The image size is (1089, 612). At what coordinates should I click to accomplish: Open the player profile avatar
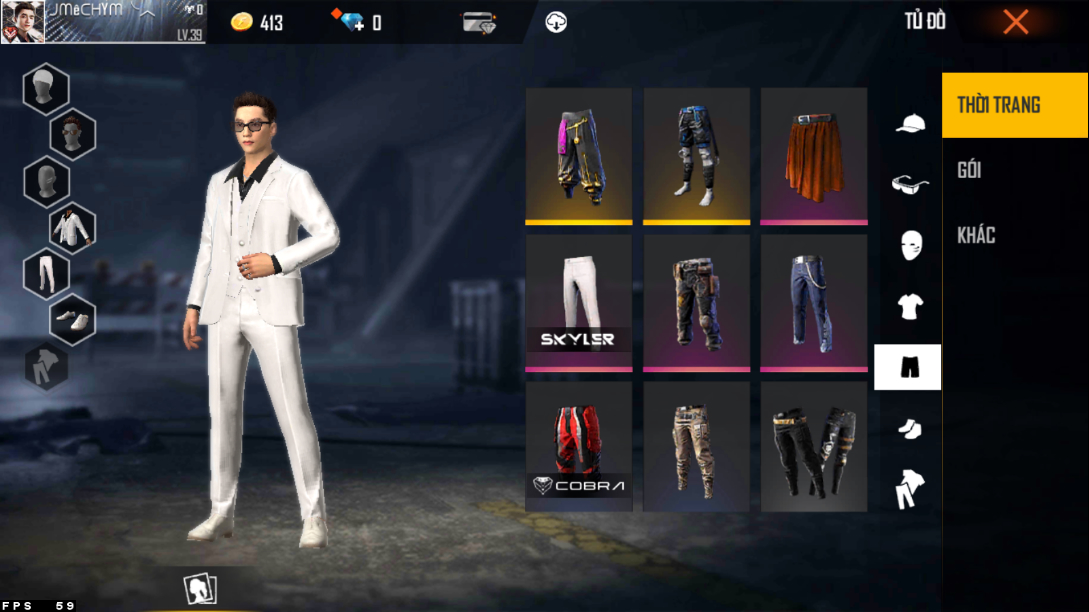pos(22,22)
